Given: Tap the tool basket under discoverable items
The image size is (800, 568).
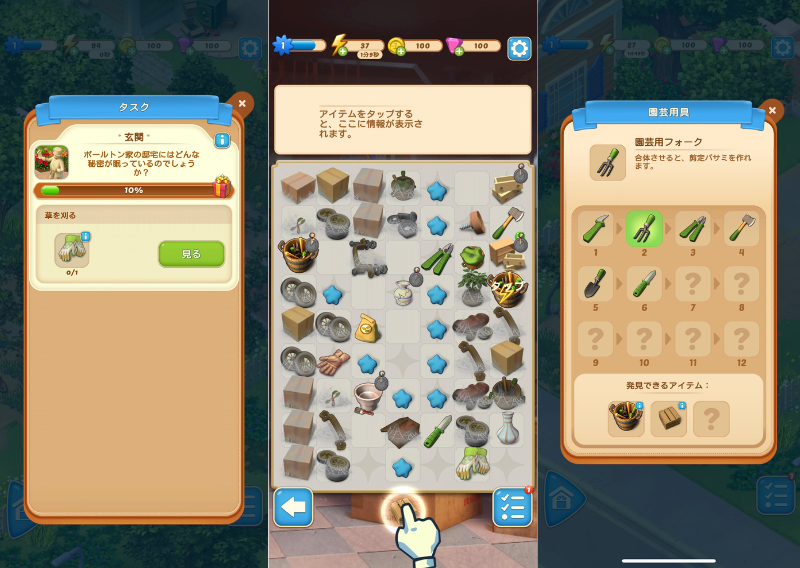Looking at the screenshot, I should pos(626,418).
